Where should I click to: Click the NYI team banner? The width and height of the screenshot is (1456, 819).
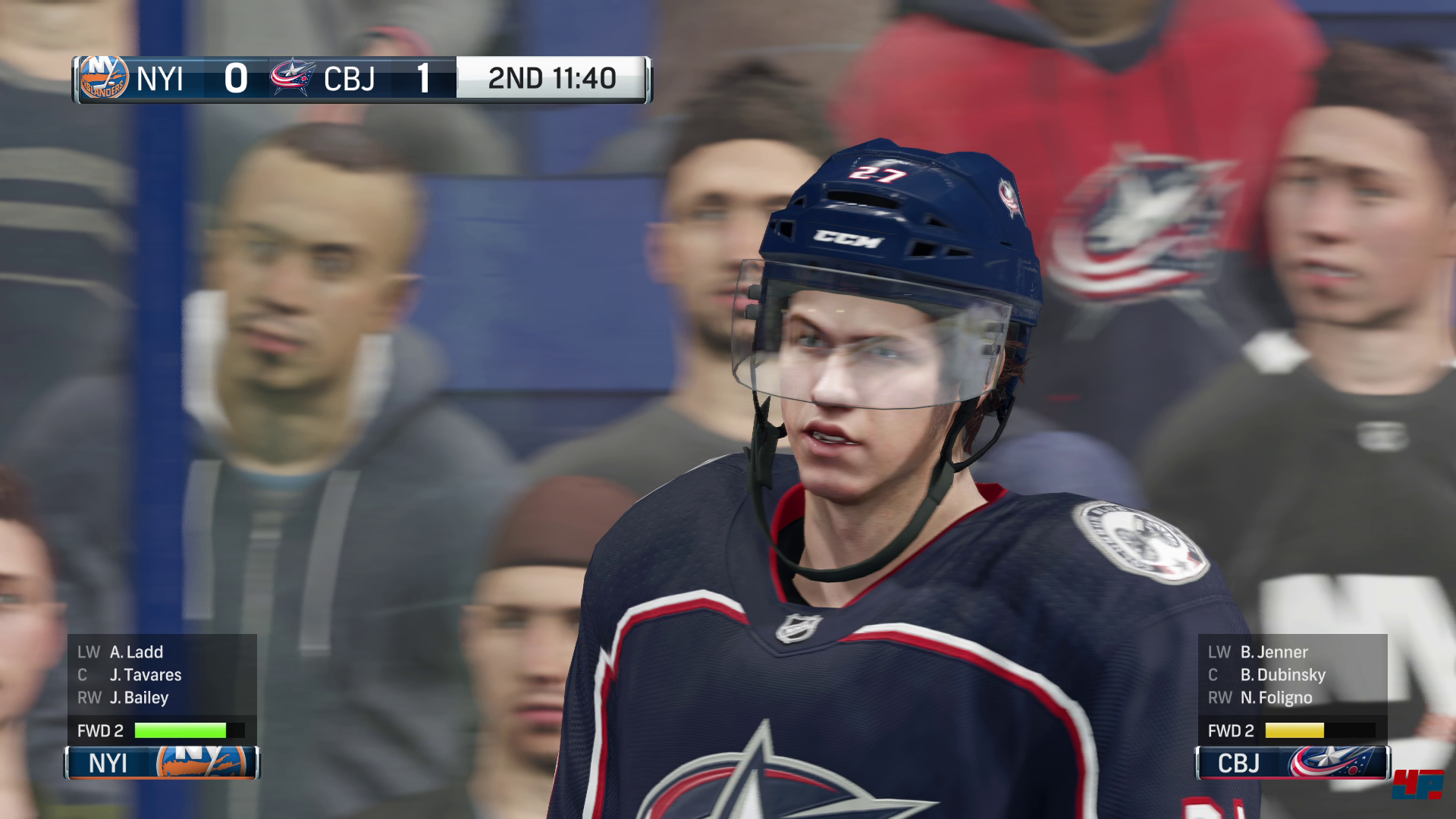162,763
